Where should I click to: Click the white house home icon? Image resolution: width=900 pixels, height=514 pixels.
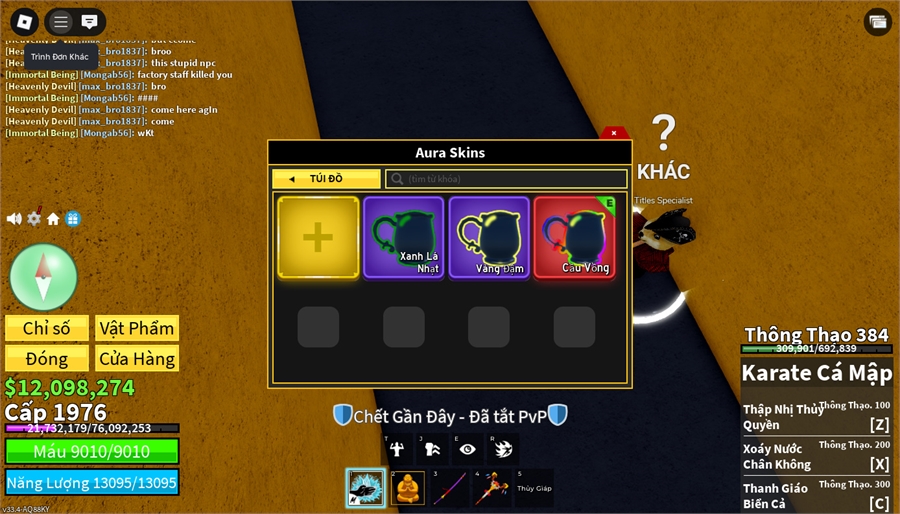[53, 219]
